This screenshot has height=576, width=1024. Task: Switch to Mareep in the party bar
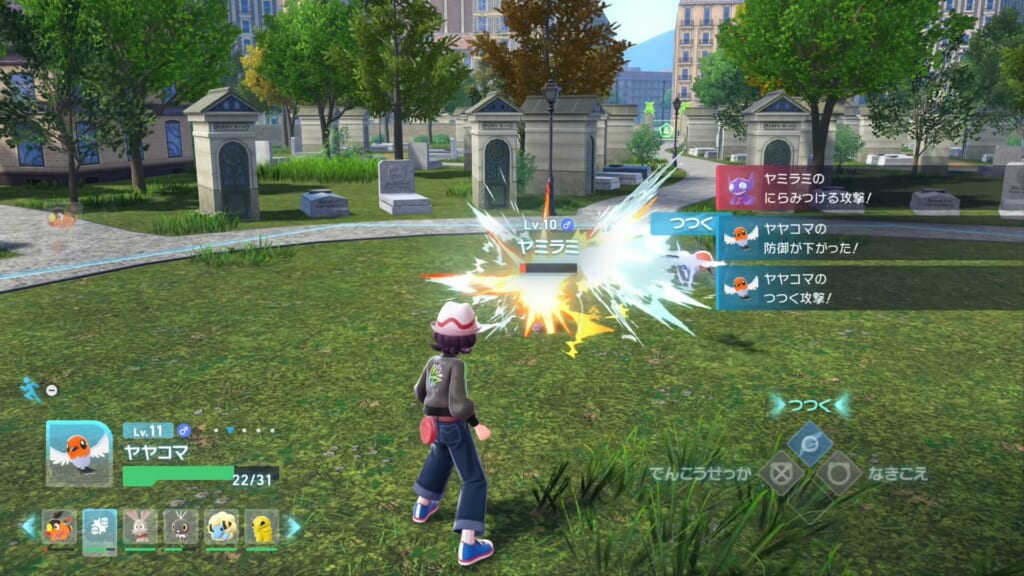coord(221,527)
